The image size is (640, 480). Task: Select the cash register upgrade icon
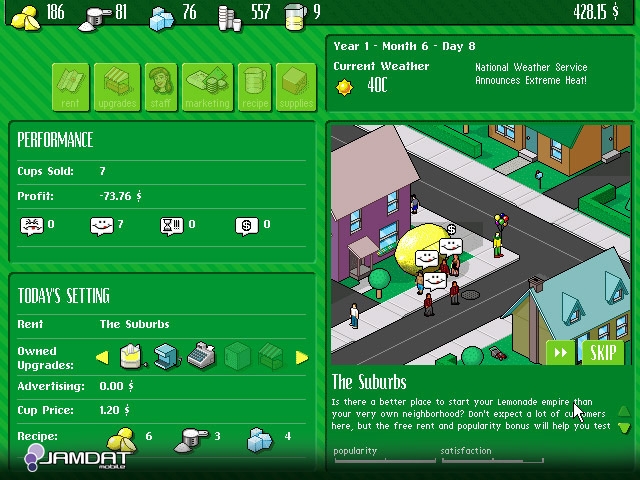[201, 356]
